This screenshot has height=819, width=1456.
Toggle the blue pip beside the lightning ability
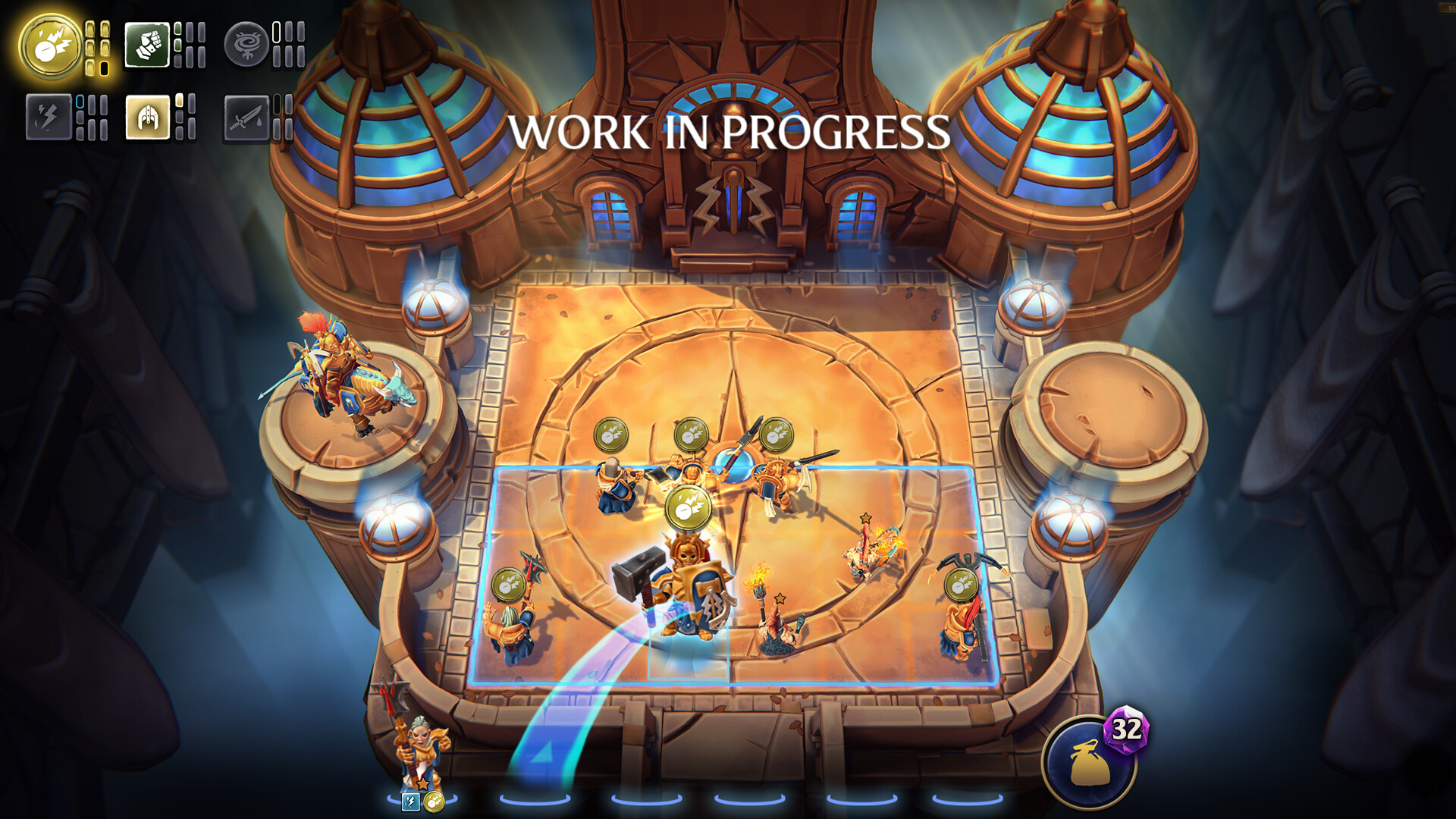(80, 103)
